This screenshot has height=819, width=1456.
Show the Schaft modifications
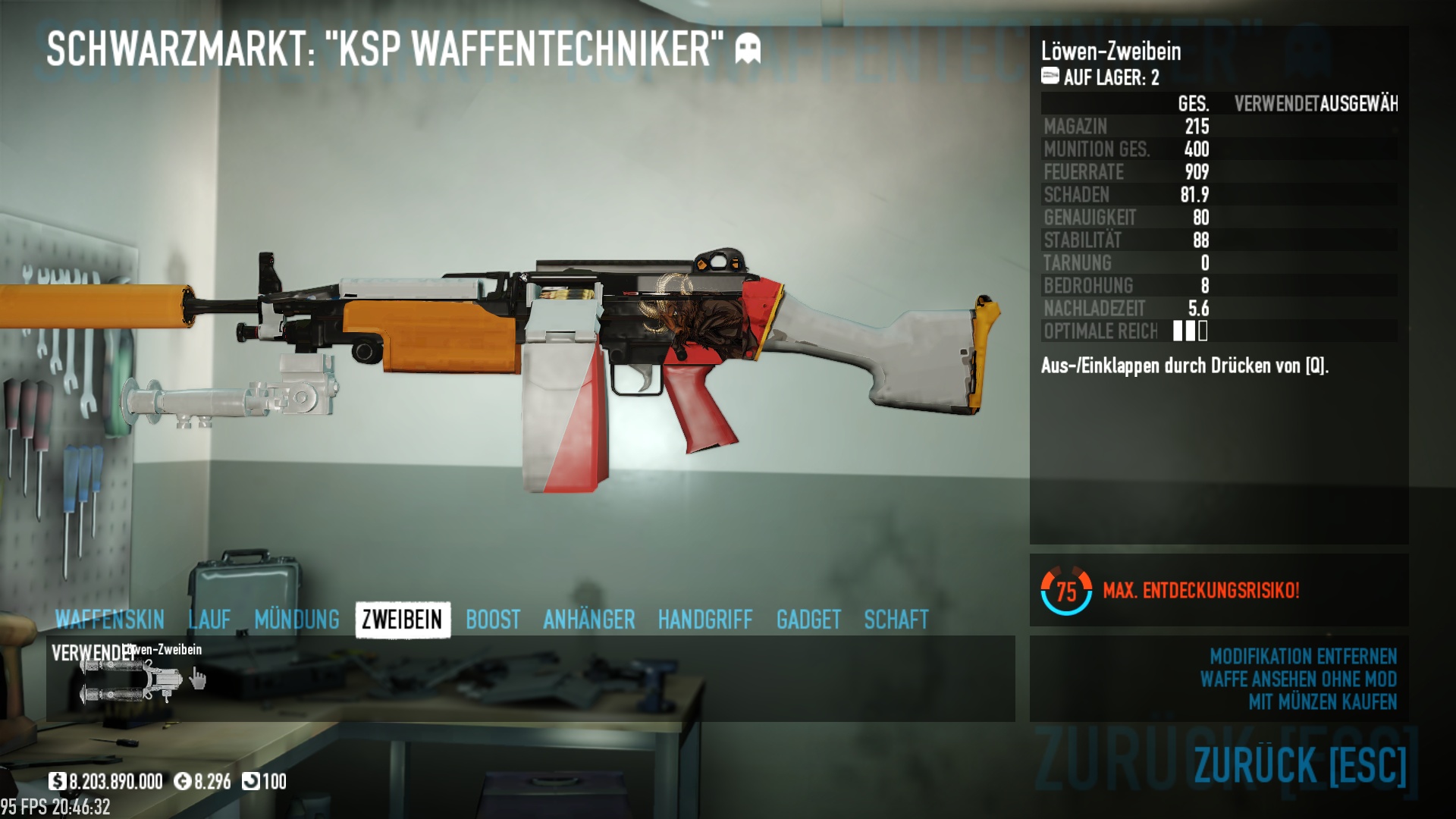(896, 620)
